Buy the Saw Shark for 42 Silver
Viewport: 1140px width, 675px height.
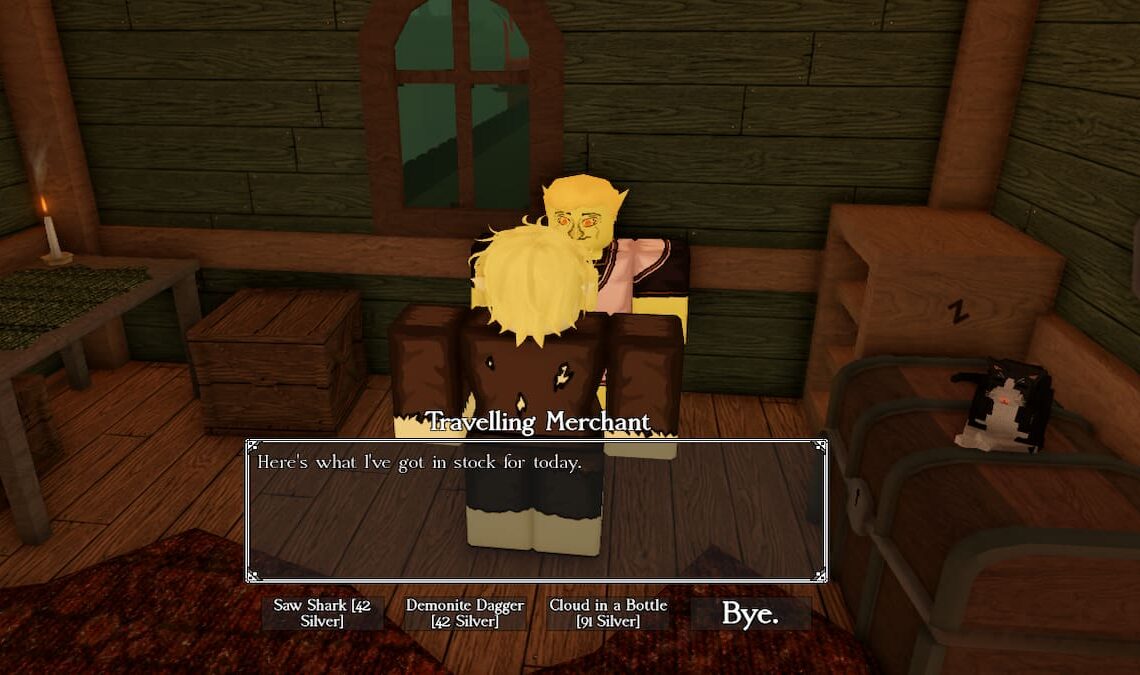pyautogui.click(x=322, y=613)
